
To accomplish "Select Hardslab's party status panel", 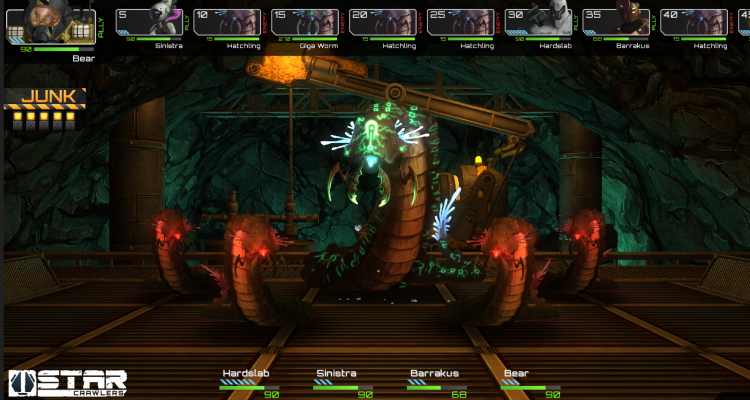I will [x=249, y=381].
